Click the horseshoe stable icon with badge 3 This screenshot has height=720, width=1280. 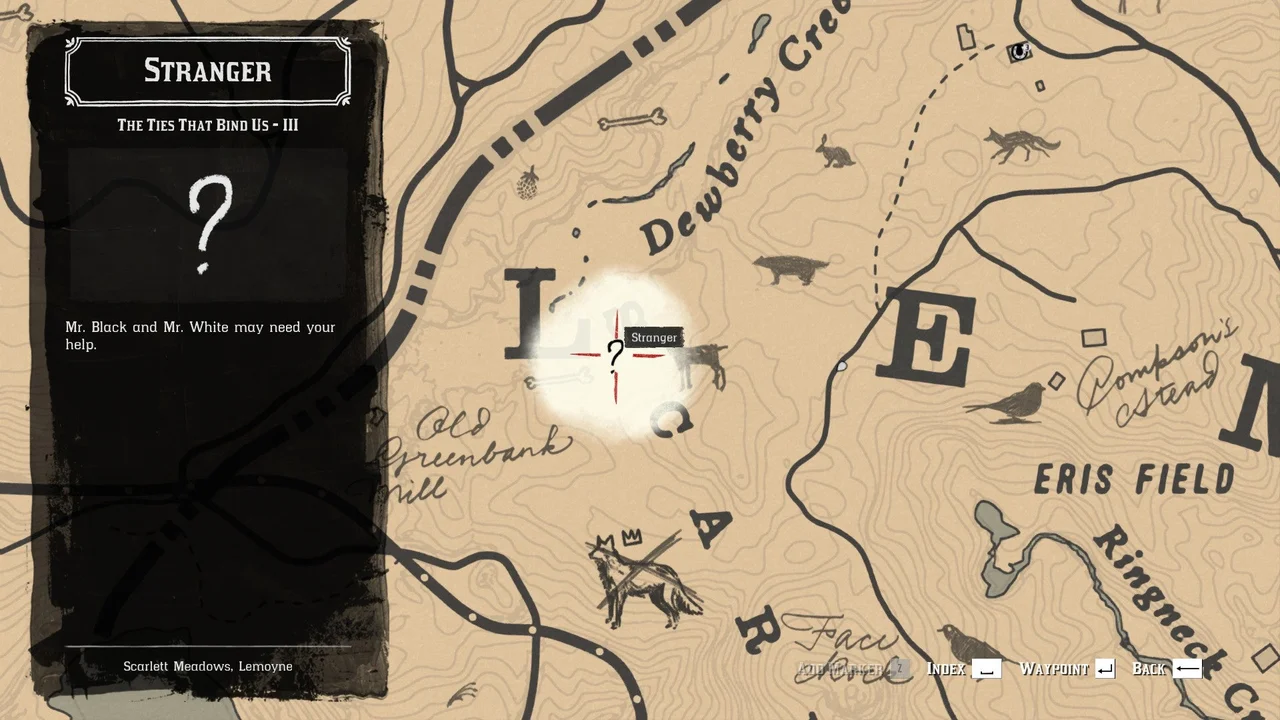click(1019, 53)
